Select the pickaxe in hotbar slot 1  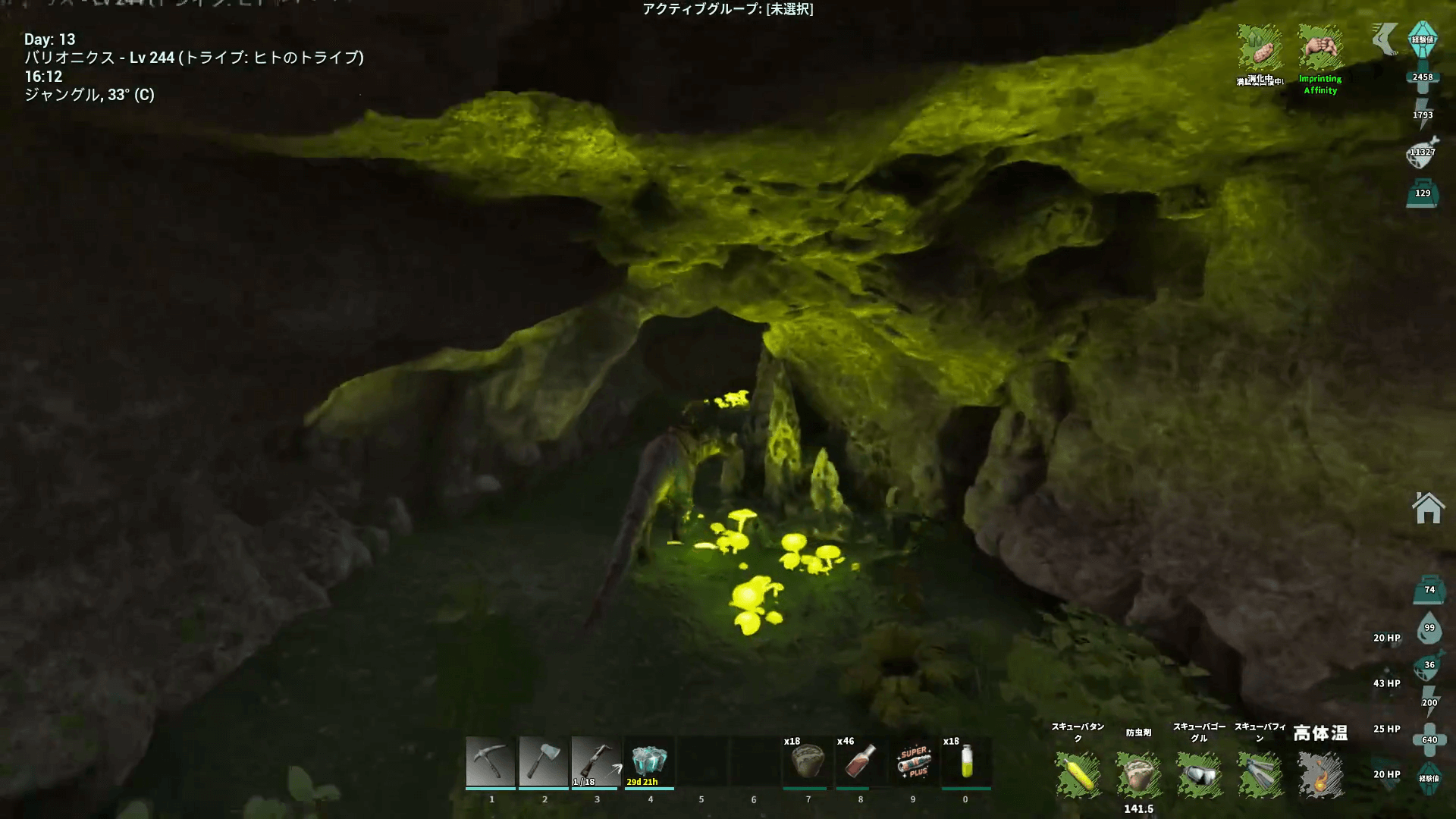coord(491,761)
